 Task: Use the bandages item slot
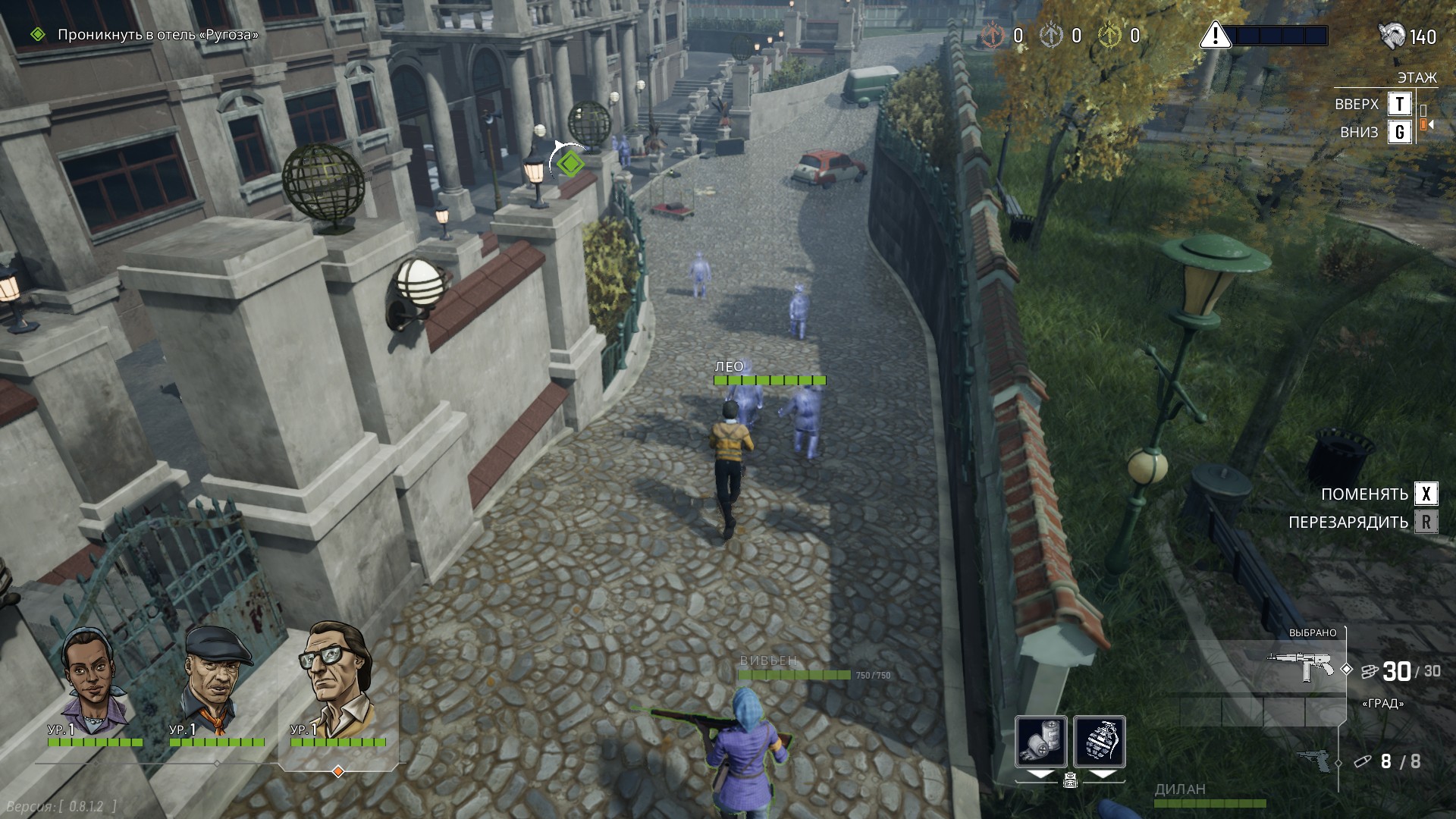tap(1040, 742)
